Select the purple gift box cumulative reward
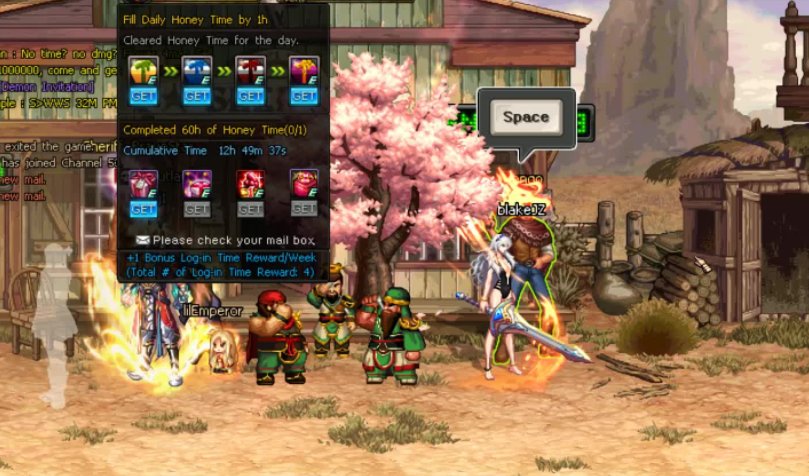Screen dimensions: 809x476 point(196,183)
